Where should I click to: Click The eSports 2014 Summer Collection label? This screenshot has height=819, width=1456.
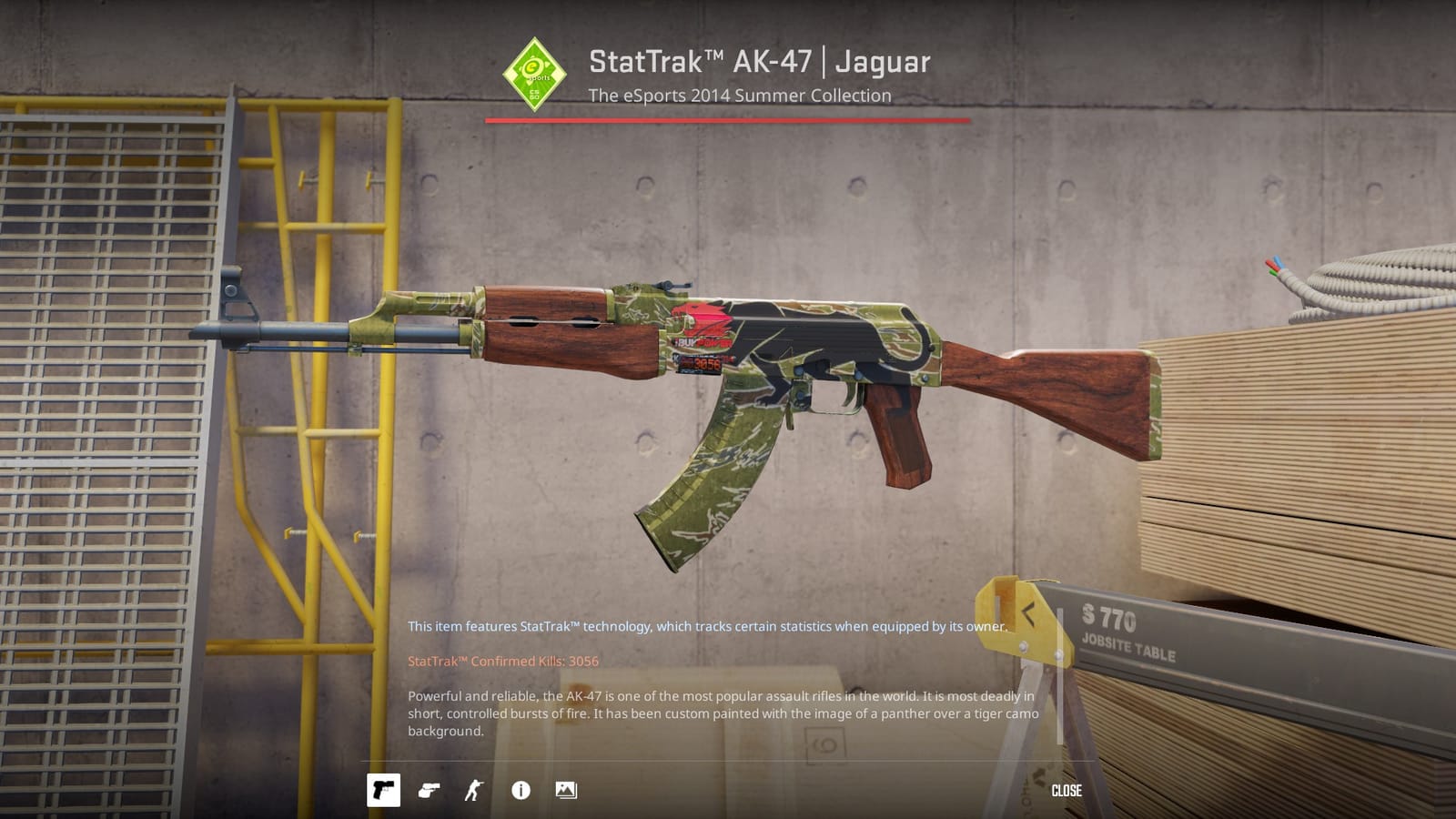click(740, 95)
